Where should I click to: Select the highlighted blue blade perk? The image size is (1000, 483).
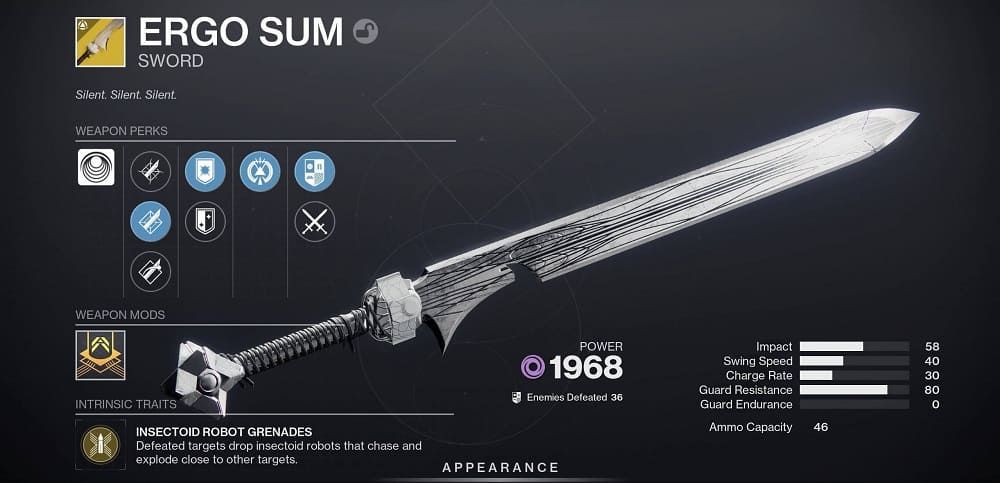tap(150, 221)
